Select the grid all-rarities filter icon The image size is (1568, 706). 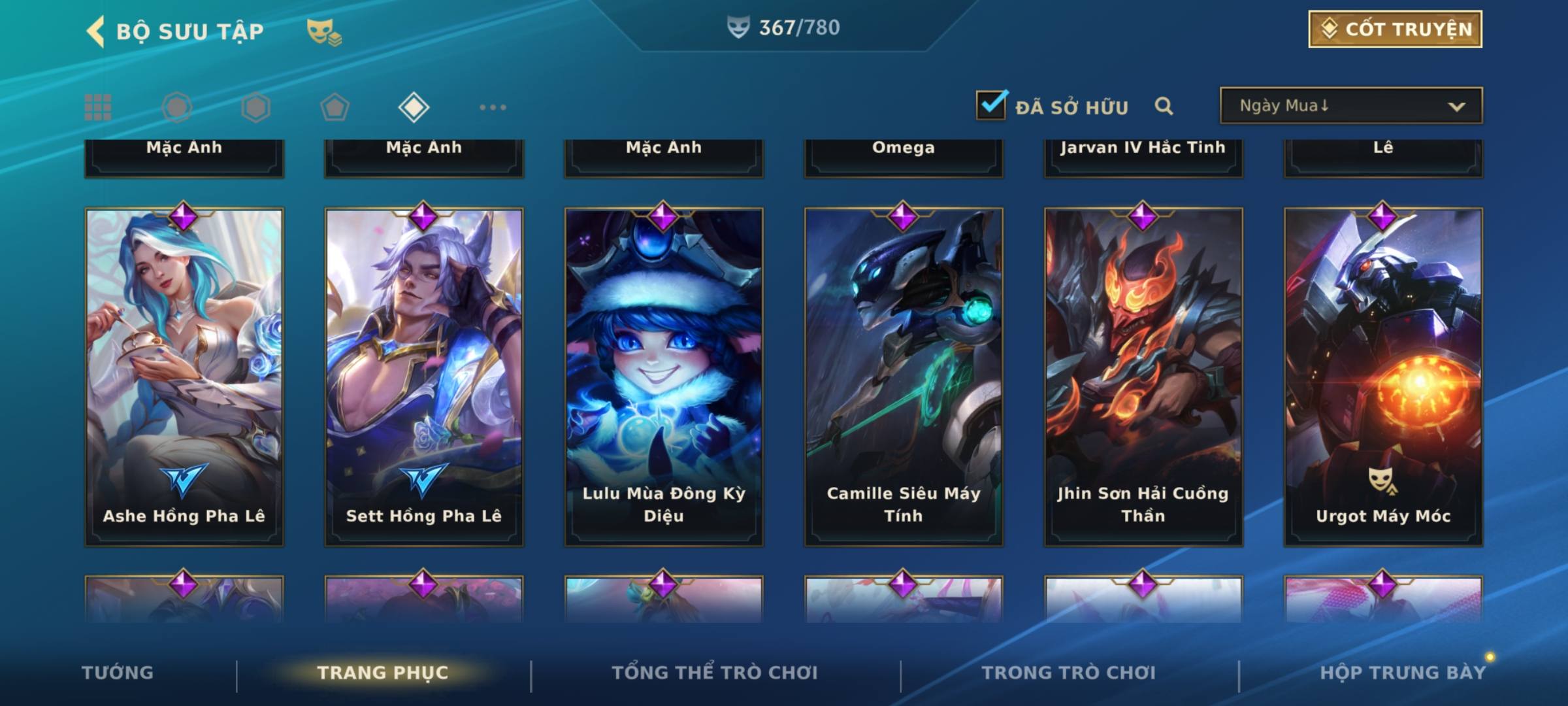[x=98, y=107]
